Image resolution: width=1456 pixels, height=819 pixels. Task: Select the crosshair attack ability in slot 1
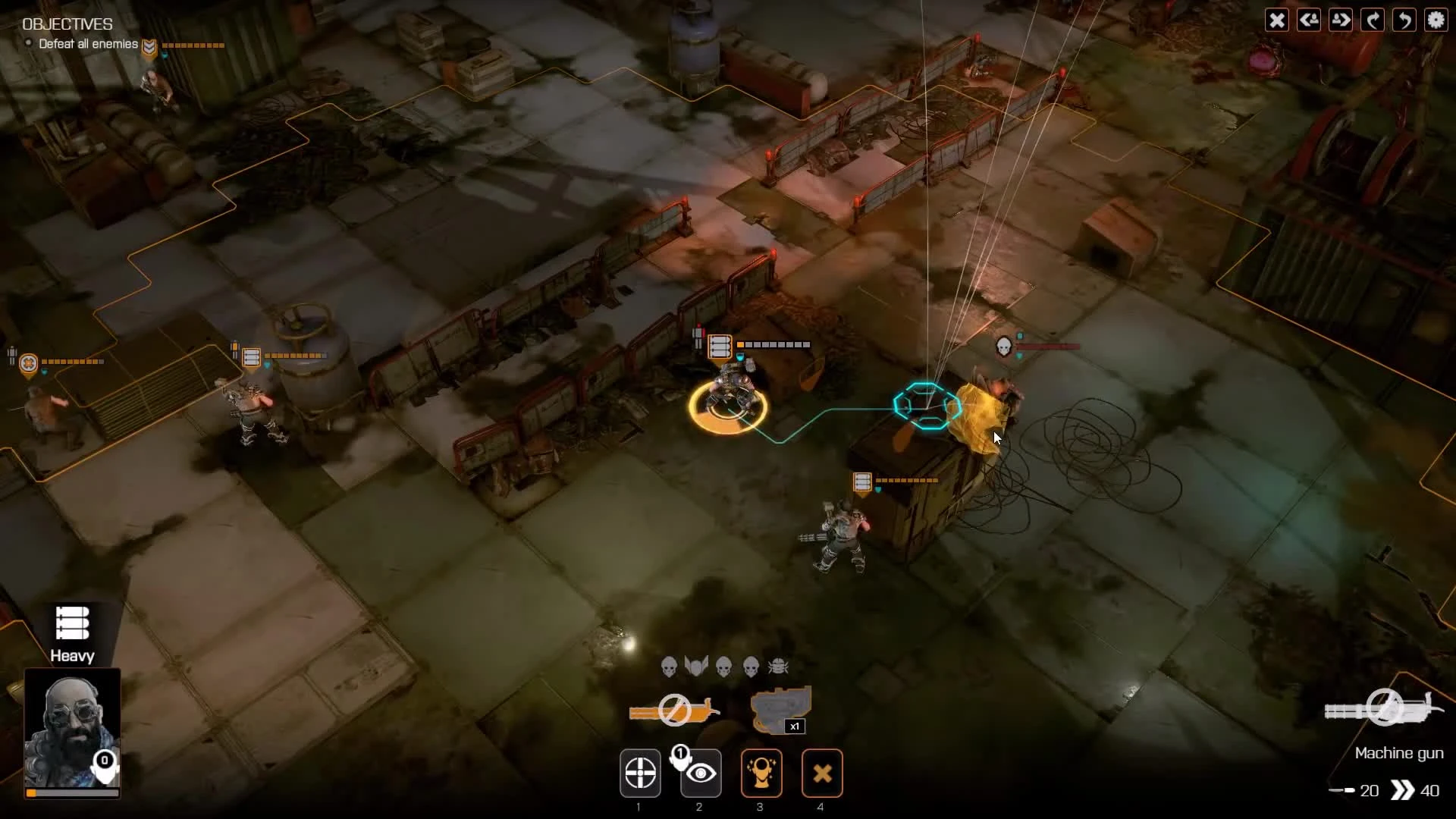coord(639,773)
